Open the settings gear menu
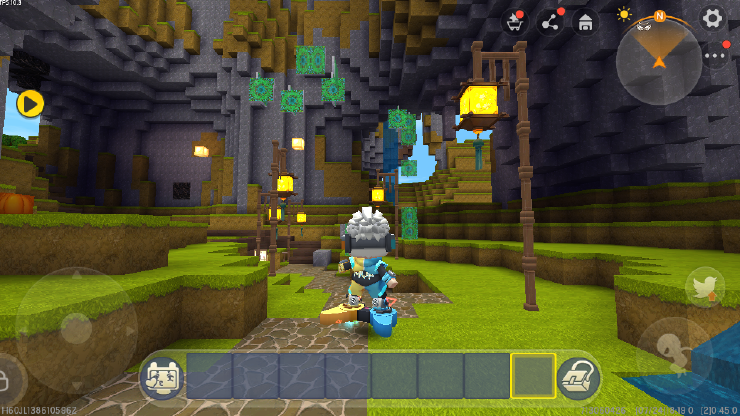The height and width of the screenshot is (416, 740). [712, 18]
